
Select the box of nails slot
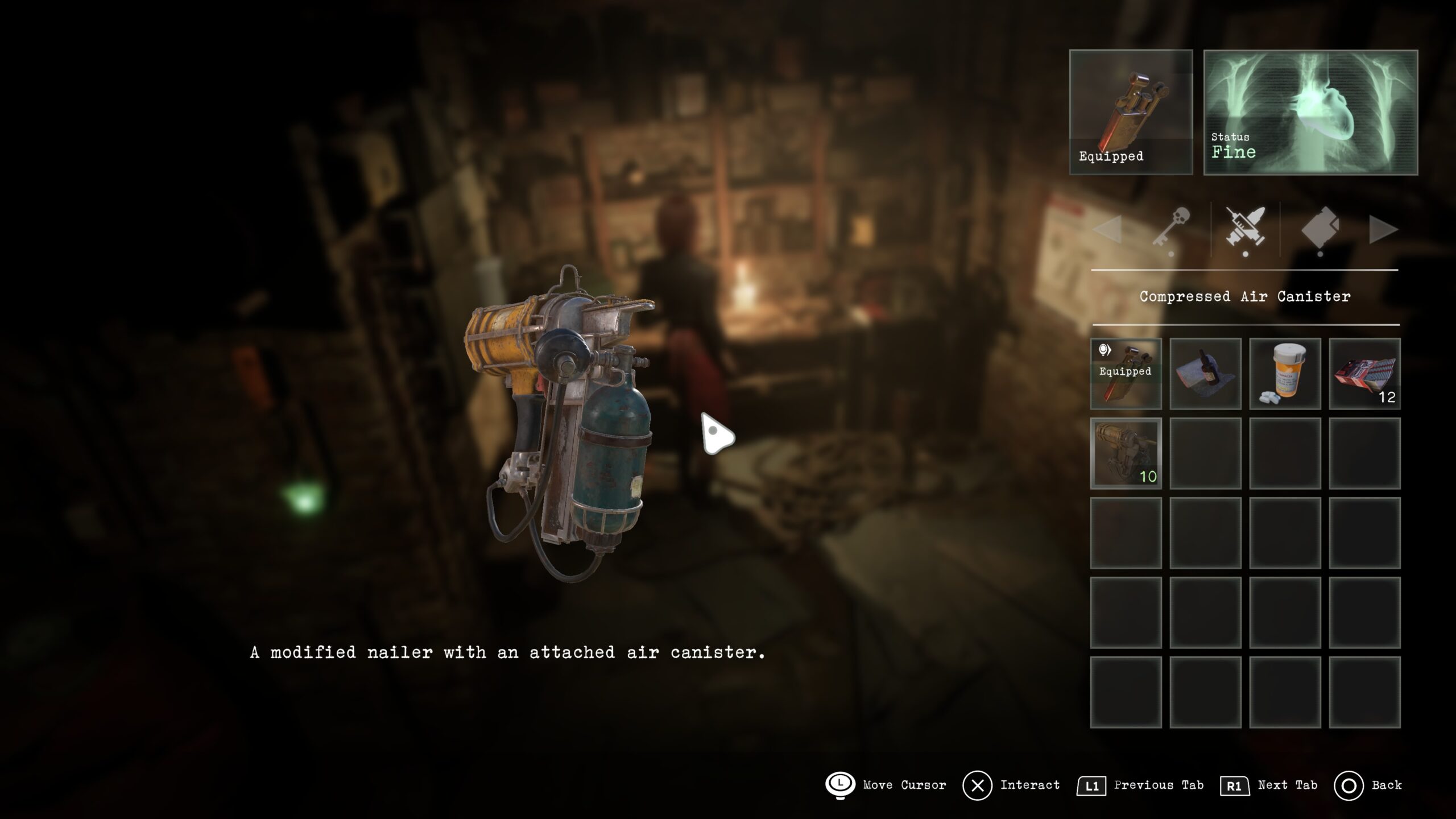pyautogui.click(x=1364, y=374)
